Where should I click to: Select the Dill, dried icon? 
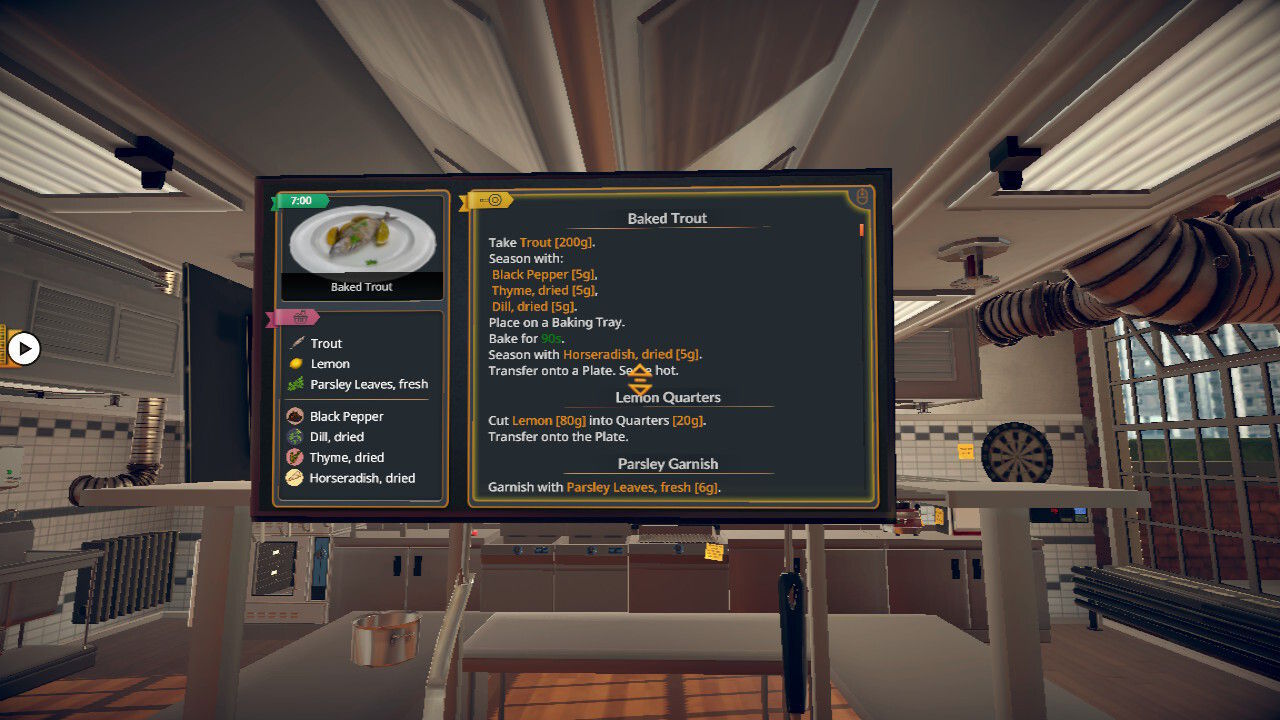(x=296, y=436)
